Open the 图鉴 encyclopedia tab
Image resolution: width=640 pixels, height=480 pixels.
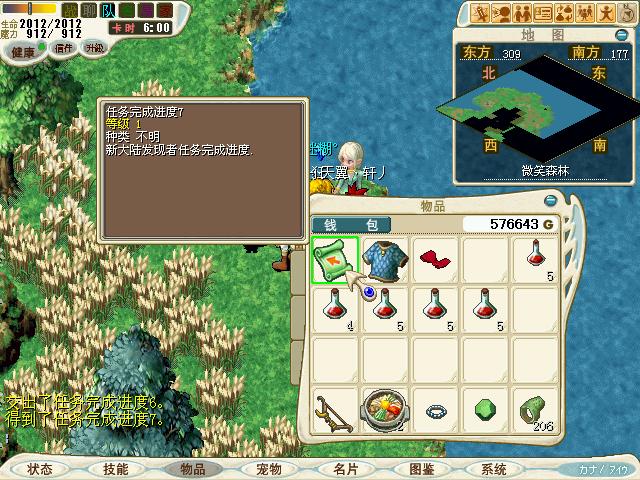point(421,468)
